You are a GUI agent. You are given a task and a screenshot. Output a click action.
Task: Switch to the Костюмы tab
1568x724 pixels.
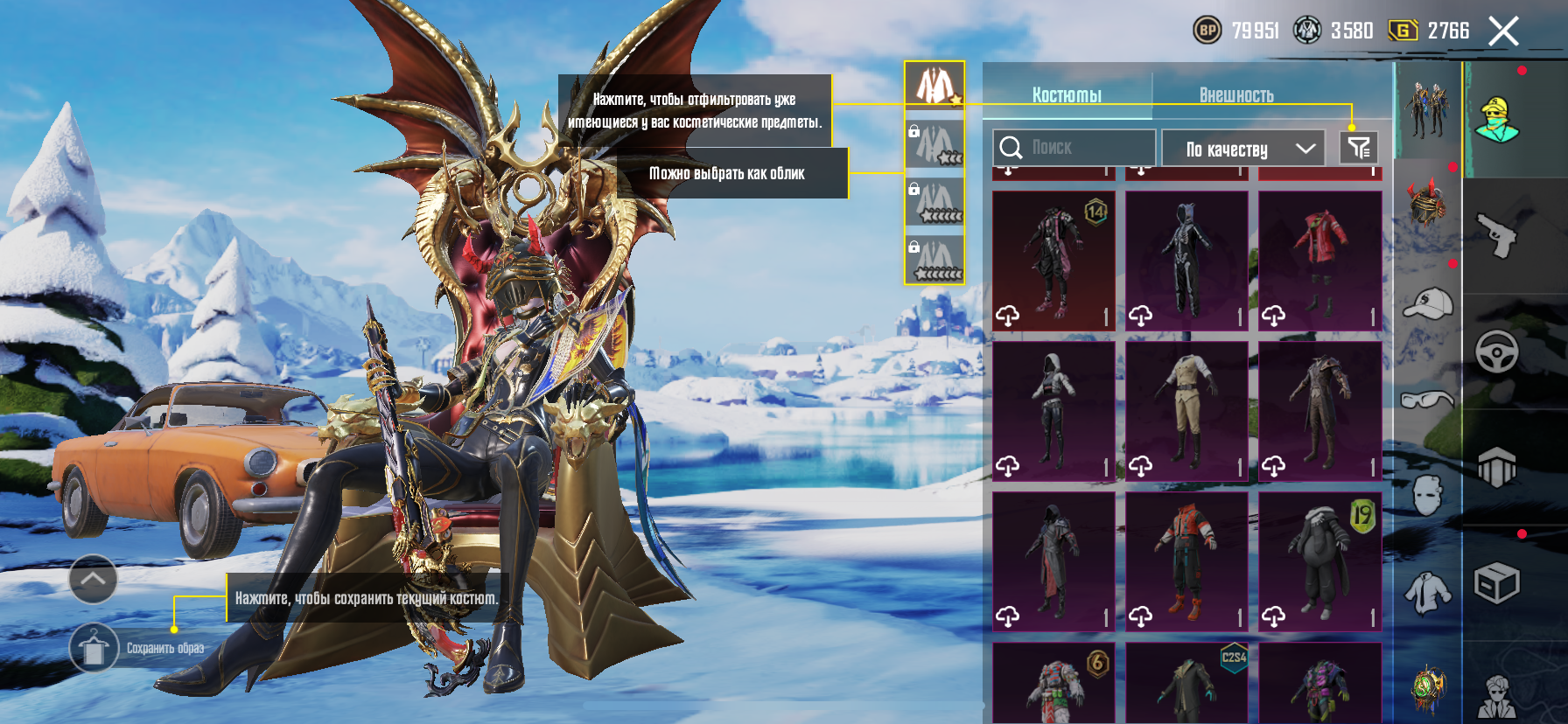coord(1067,94)
